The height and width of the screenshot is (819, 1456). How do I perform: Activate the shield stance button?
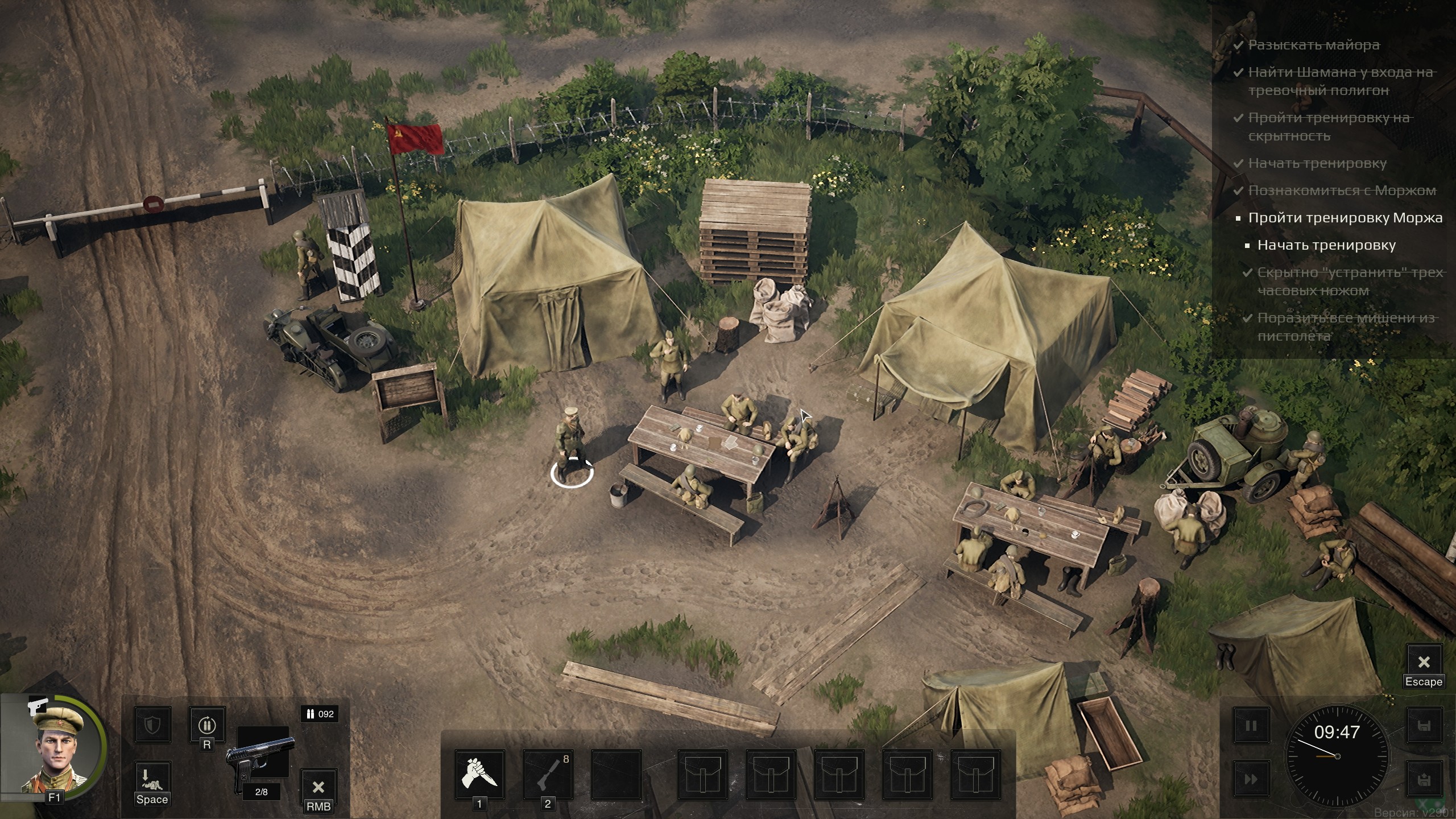[x=152, y=725]
